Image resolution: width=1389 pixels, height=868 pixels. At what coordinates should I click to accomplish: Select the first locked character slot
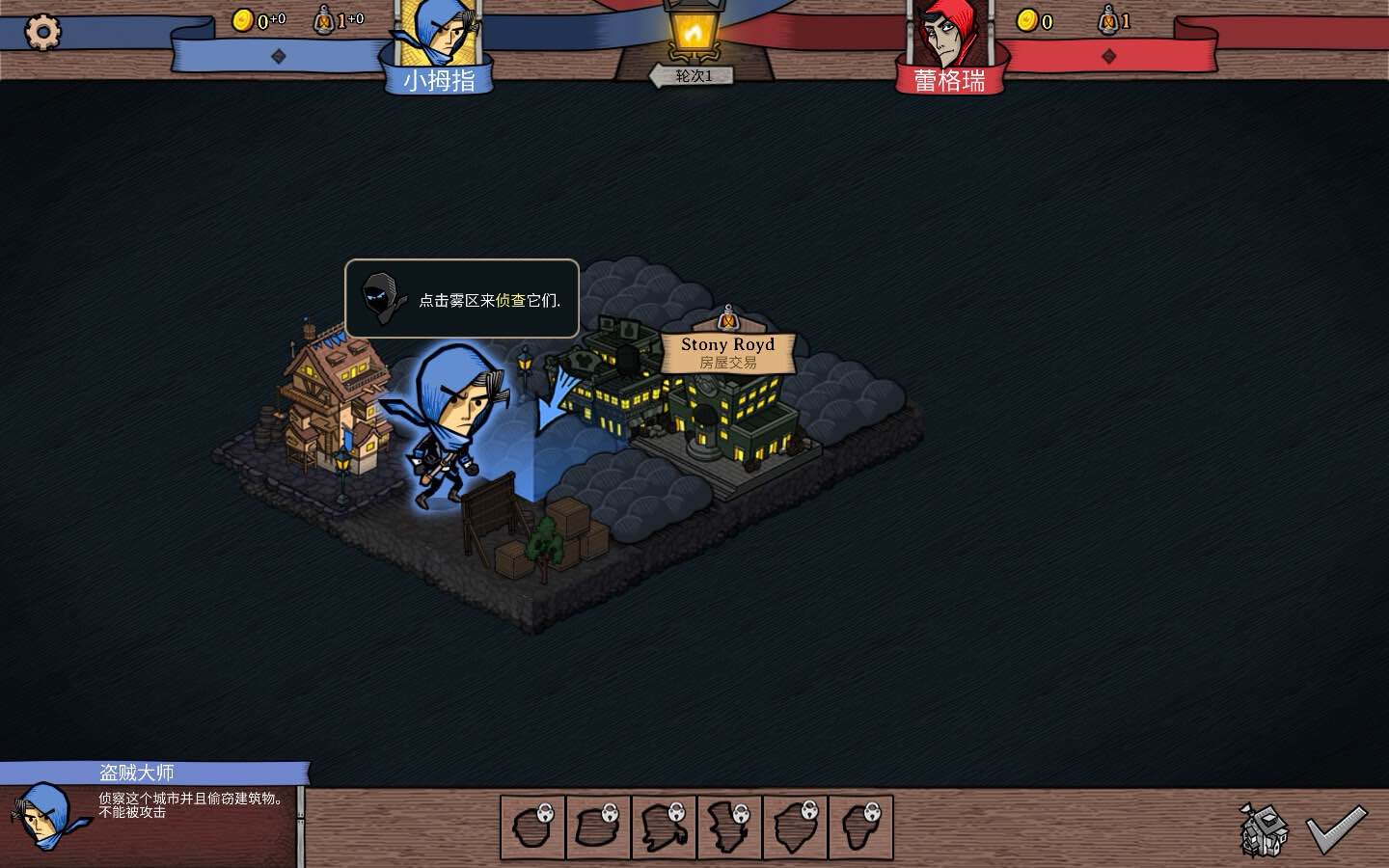pyautogui.click(x=532, y=826)
